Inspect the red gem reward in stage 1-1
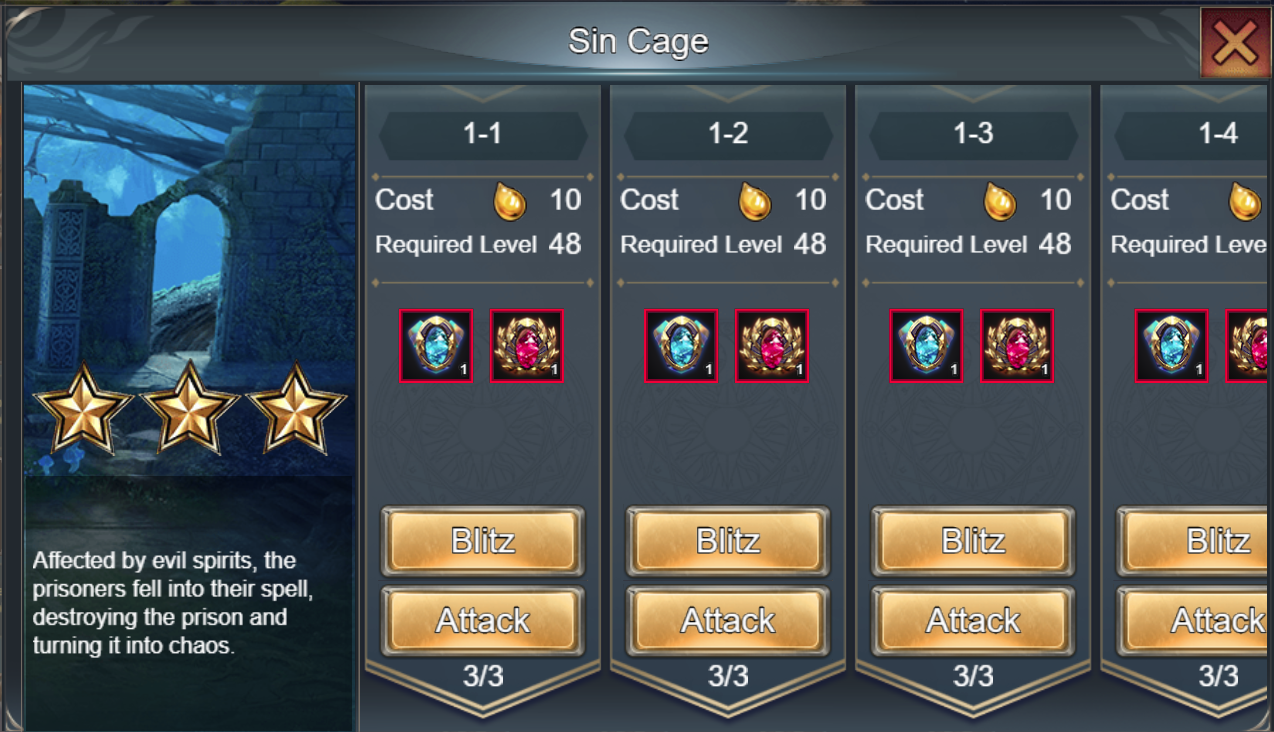The height and width of the screenshot is (732, 1274). coord(526,346)
